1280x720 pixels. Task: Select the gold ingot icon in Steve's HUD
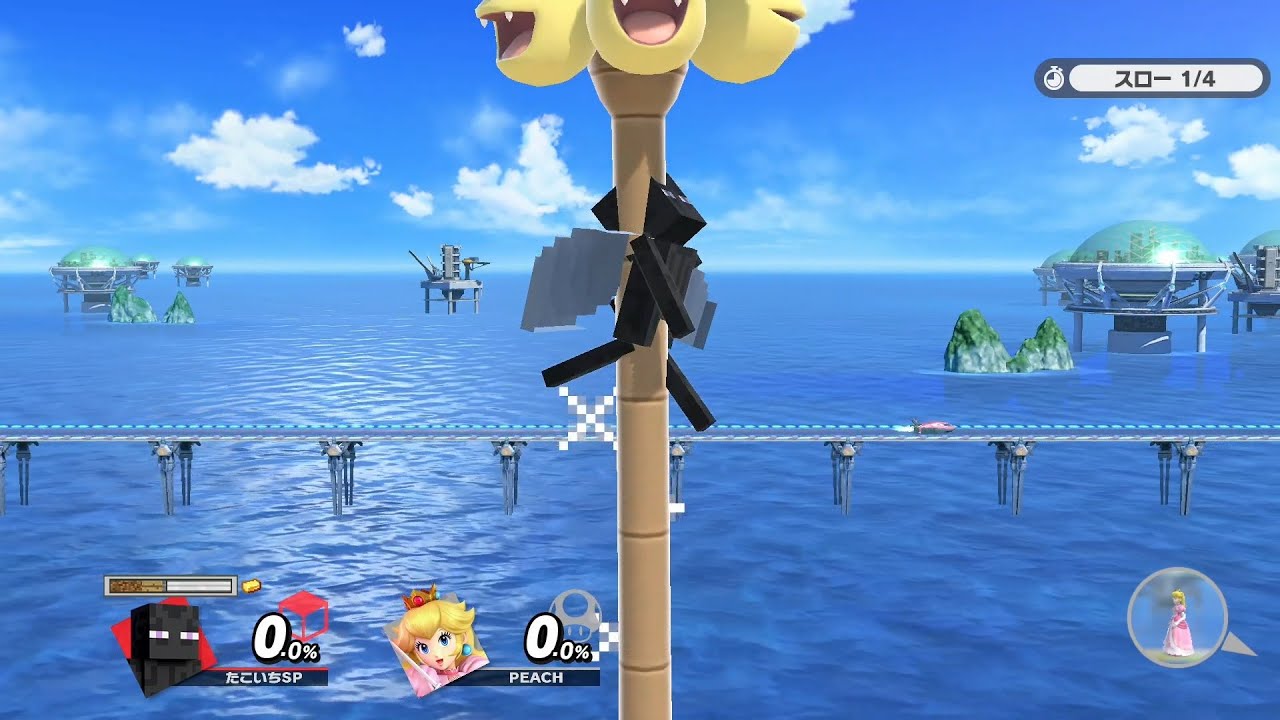(x=252, y=586)
